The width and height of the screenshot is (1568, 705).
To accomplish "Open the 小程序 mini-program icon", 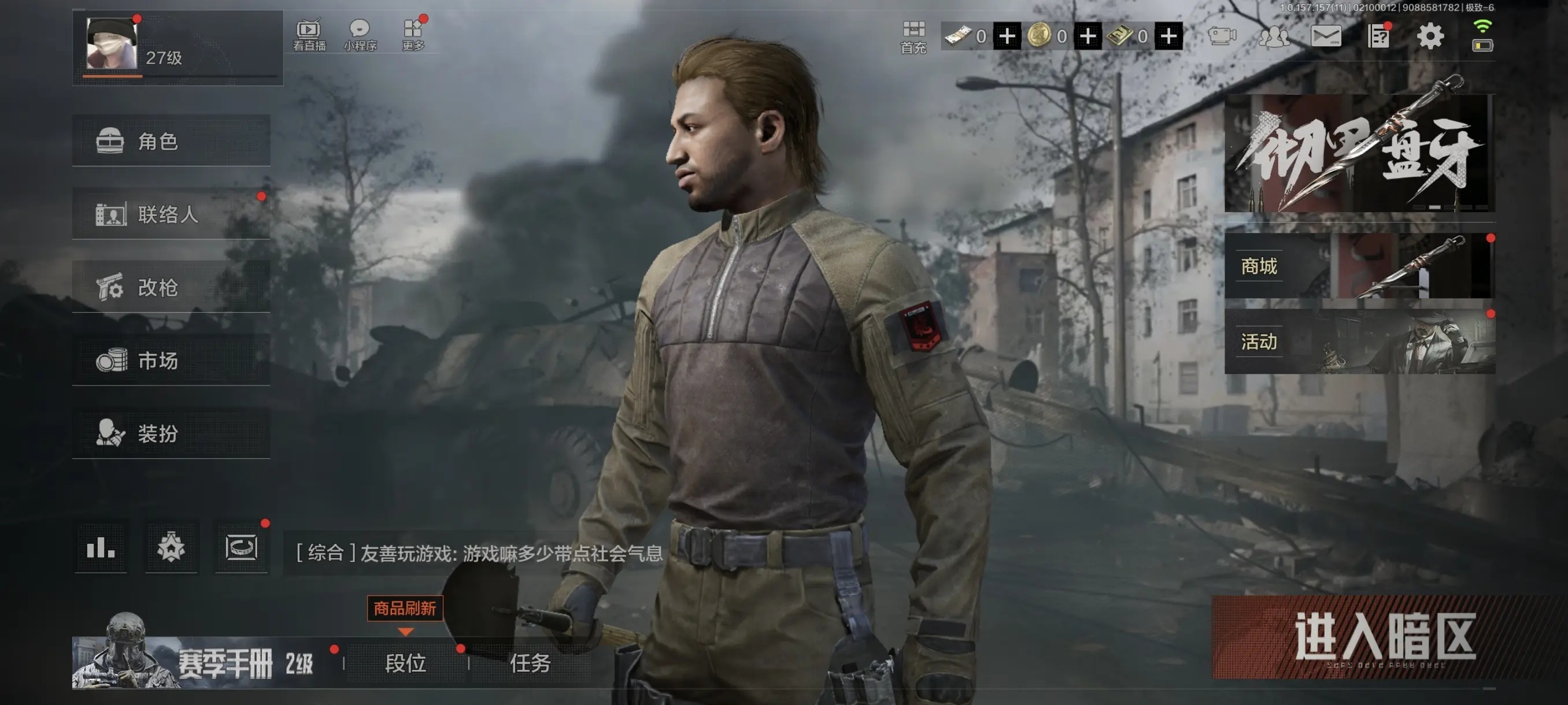I will [360, 35].
